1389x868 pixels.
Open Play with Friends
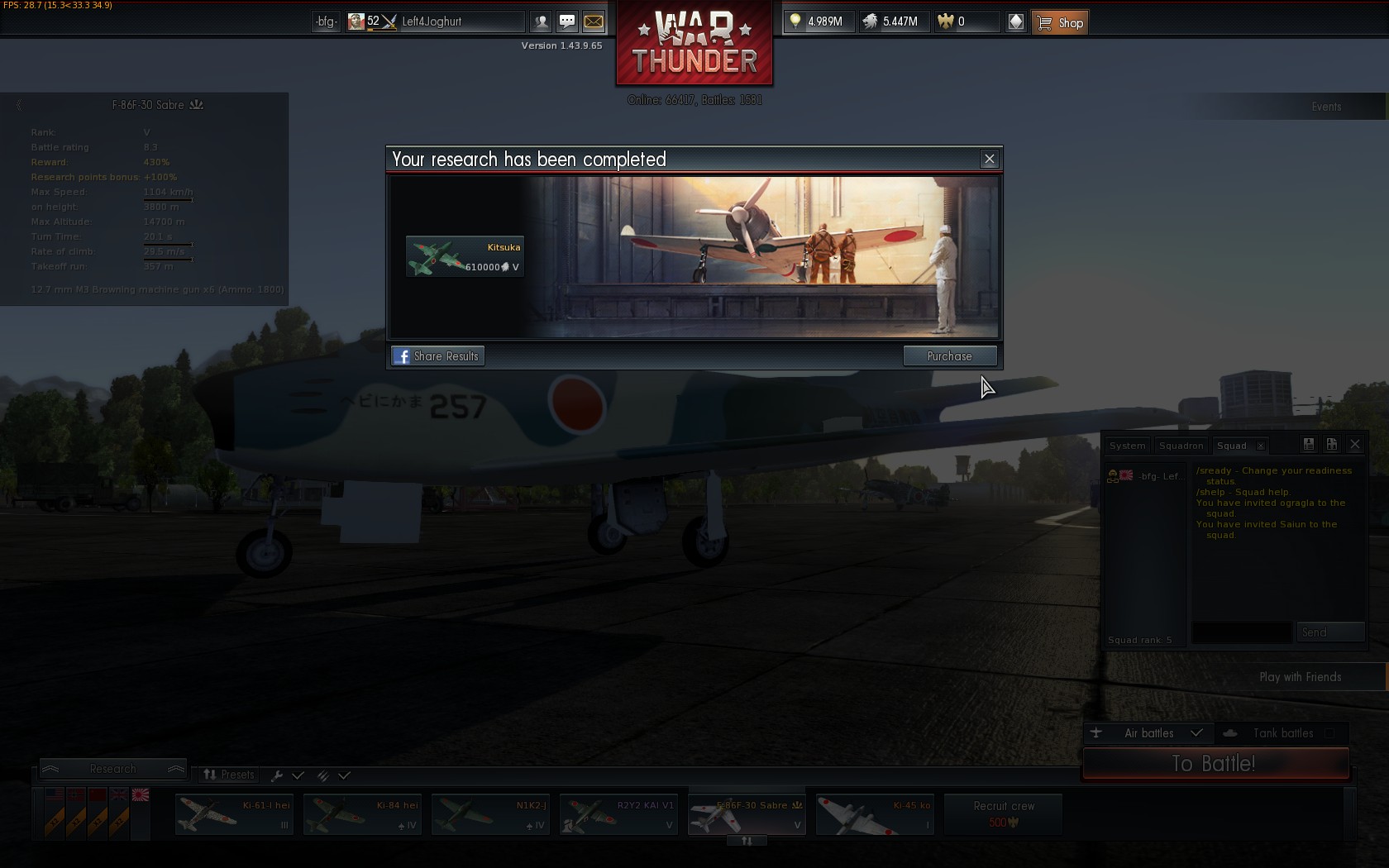[x=1300, y=677]
